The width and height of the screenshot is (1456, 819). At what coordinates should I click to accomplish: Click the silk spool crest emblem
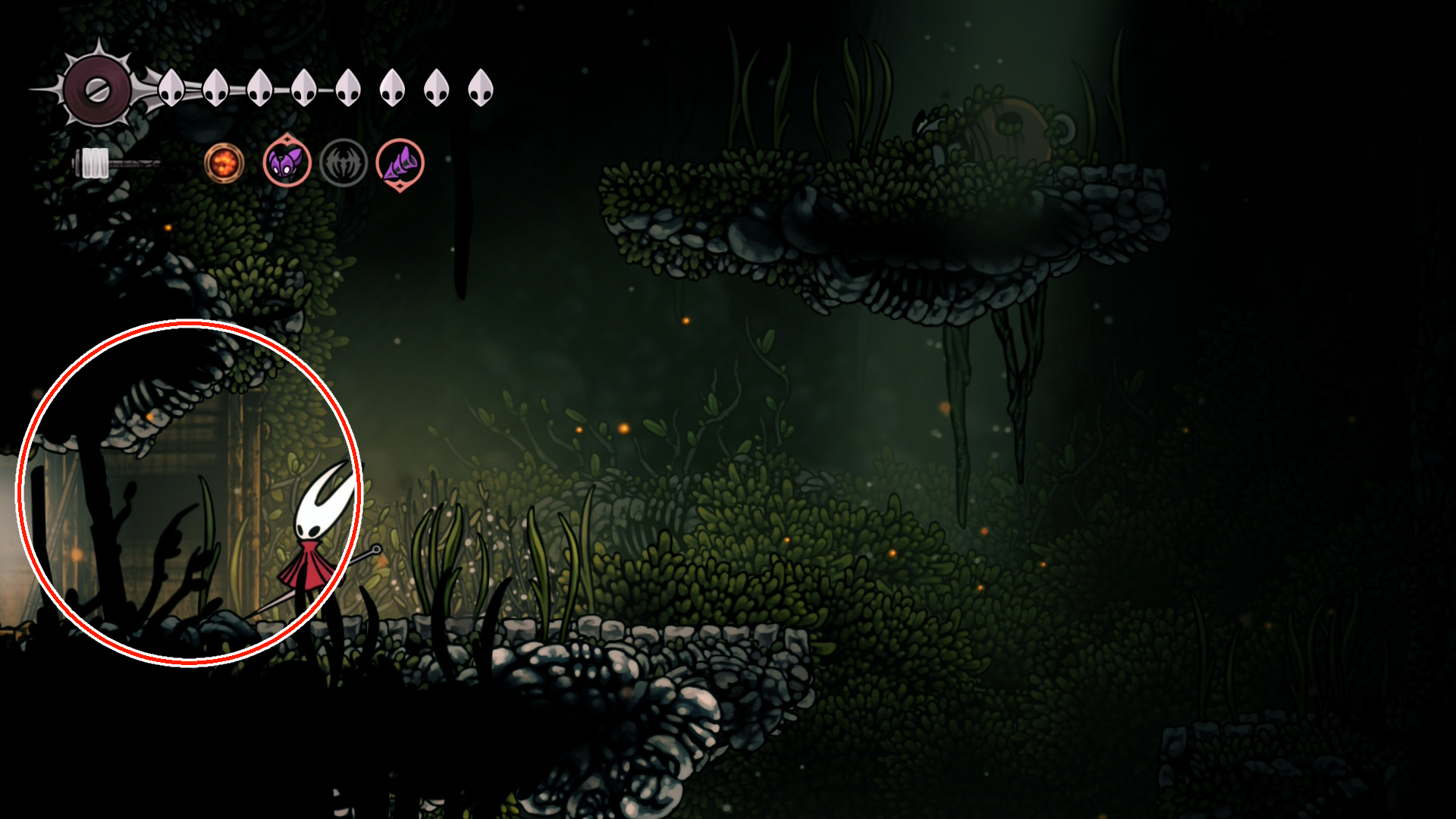tap(97, 90)
